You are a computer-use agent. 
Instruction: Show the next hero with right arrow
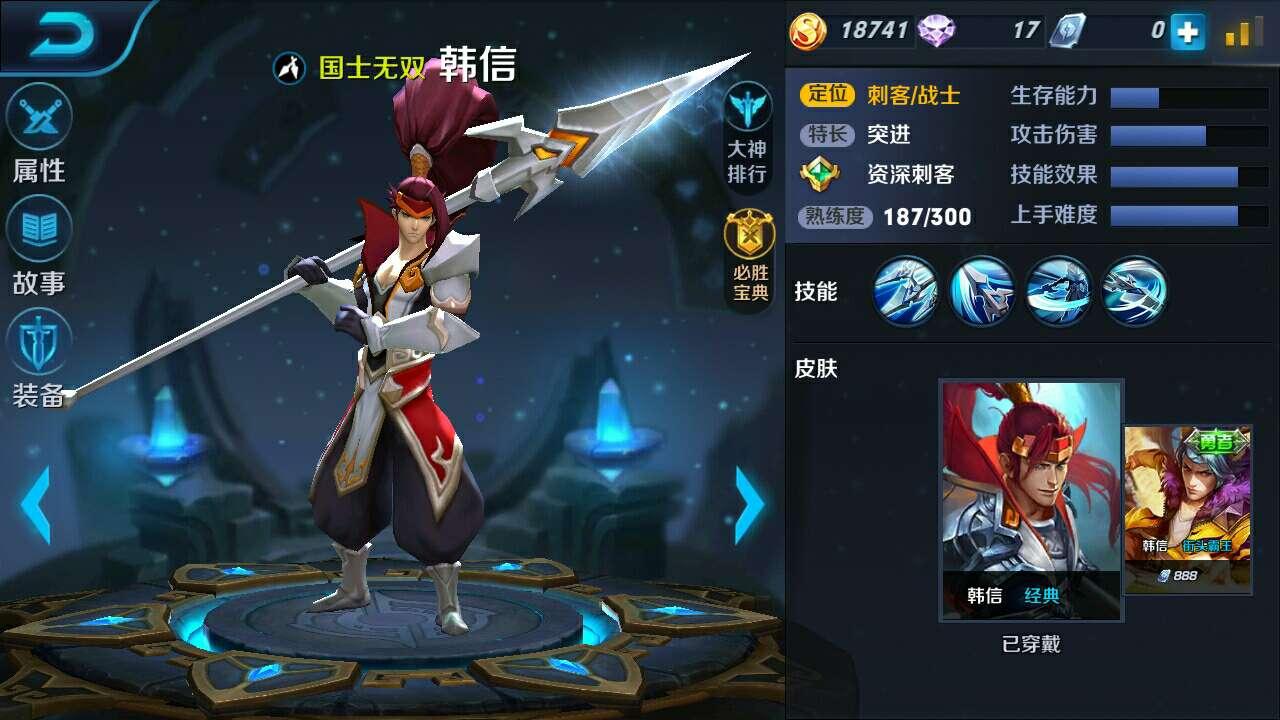point(750,505)
